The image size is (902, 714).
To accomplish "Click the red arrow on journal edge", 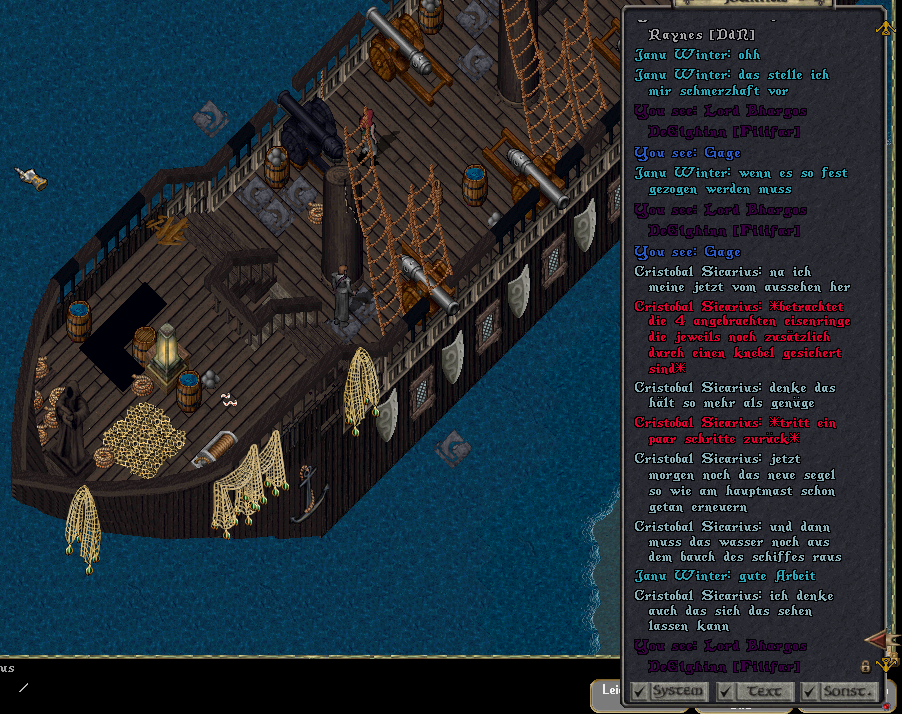I will click(x=877, y=638).
